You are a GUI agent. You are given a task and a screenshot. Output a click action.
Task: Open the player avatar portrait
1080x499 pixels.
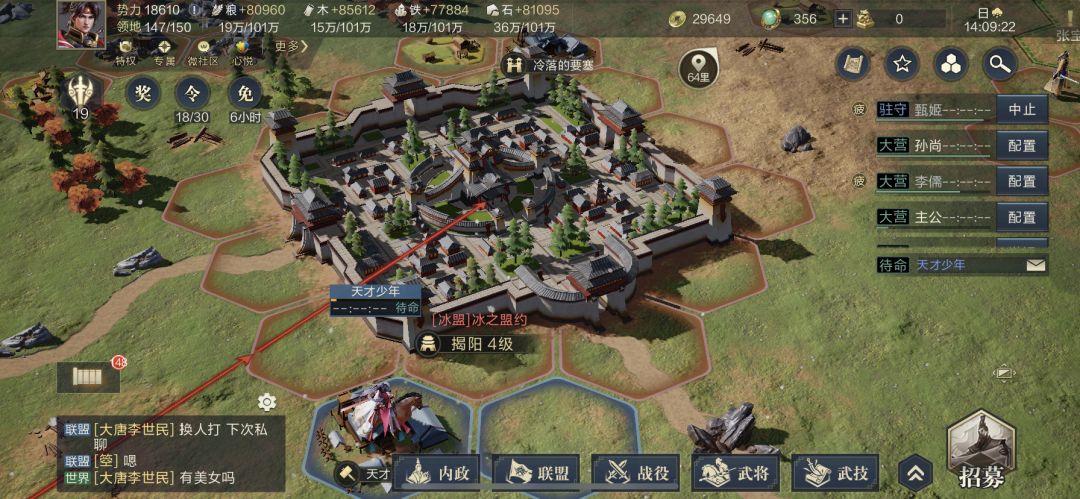coord(81,24)
